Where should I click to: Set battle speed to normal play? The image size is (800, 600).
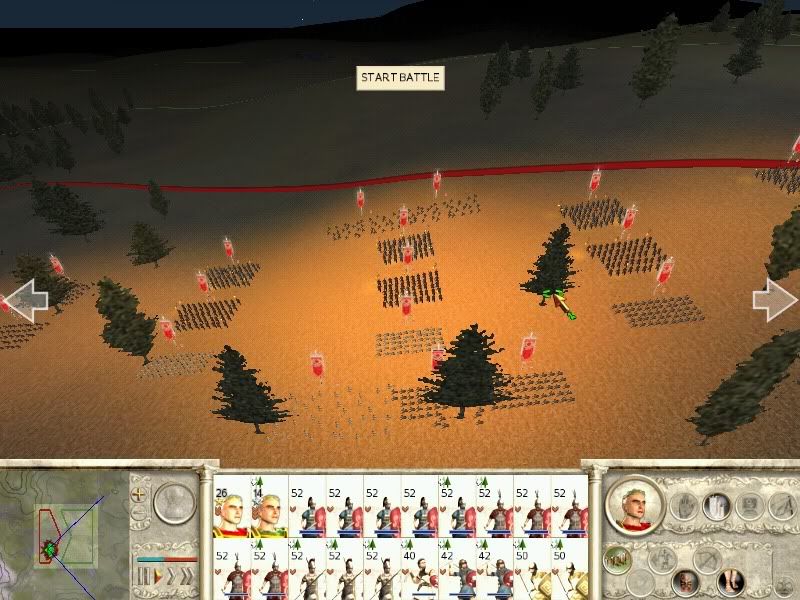pyautogui.click(x=158, y=577)
